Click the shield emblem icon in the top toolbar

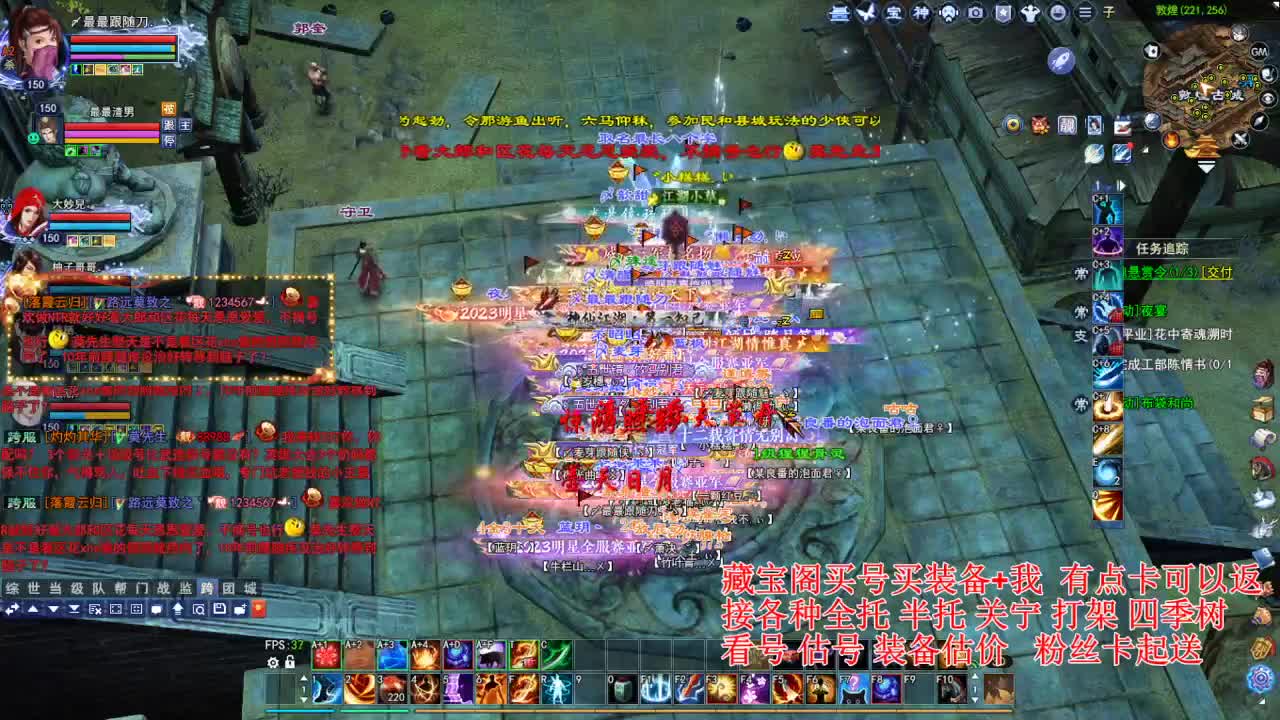click(1003, 12)
